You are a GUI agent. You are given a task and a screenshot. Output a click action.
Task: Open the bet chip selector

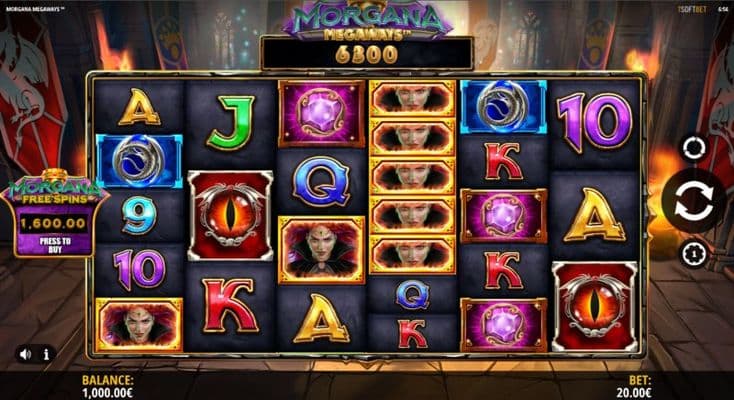click(x=692, y=252)
